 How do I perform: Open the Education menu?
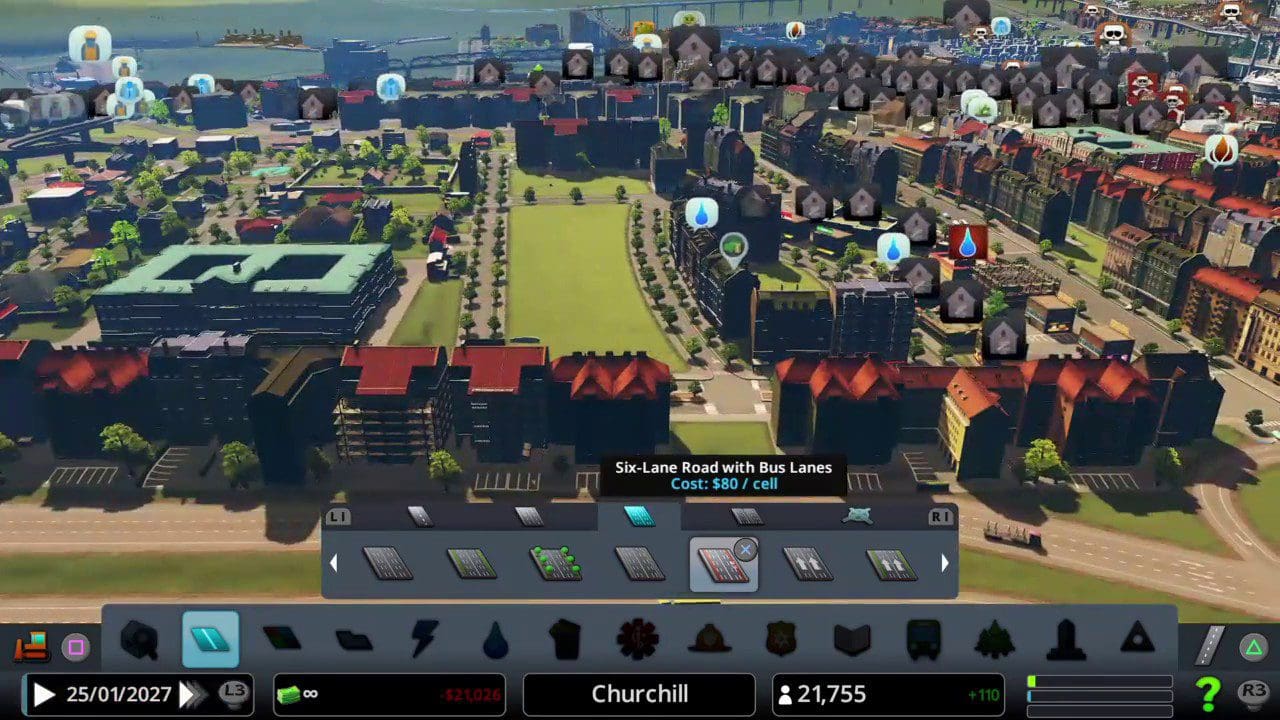[852, 640]
